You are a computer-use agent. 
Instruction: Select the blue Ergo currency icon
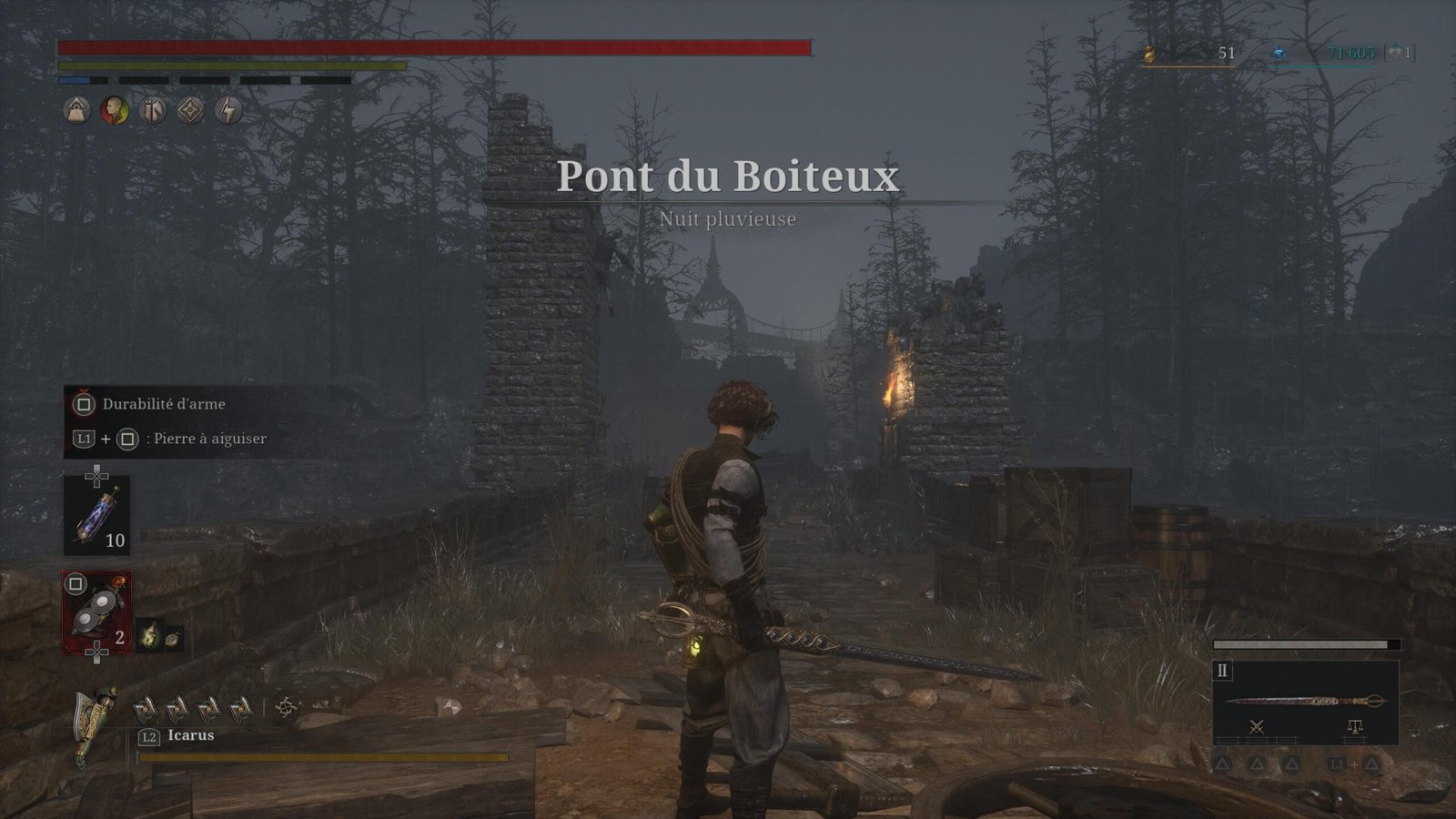[1279, 54]
